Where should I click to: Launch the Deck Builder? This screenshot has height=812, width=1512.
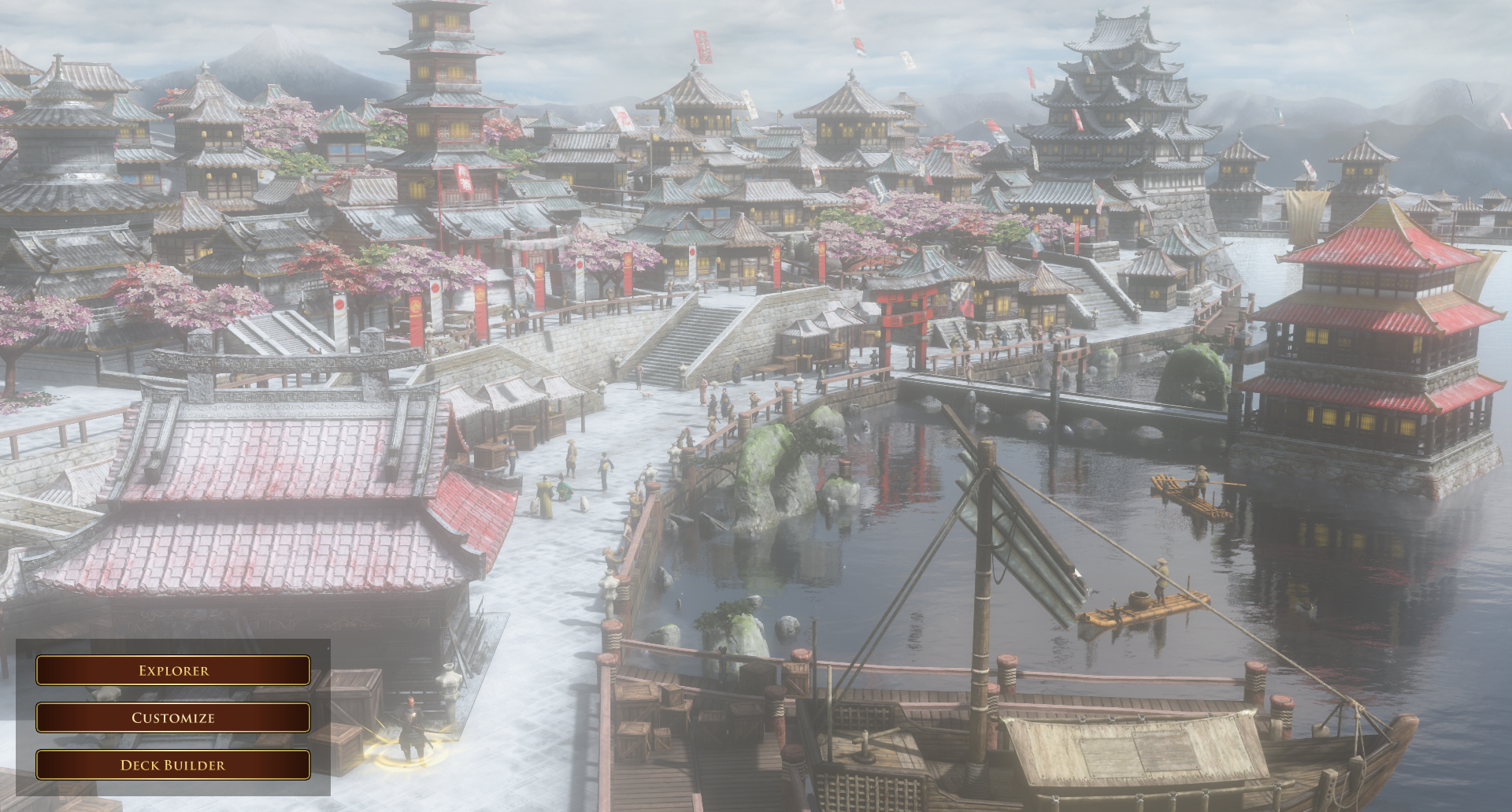[x=173, y=765]
